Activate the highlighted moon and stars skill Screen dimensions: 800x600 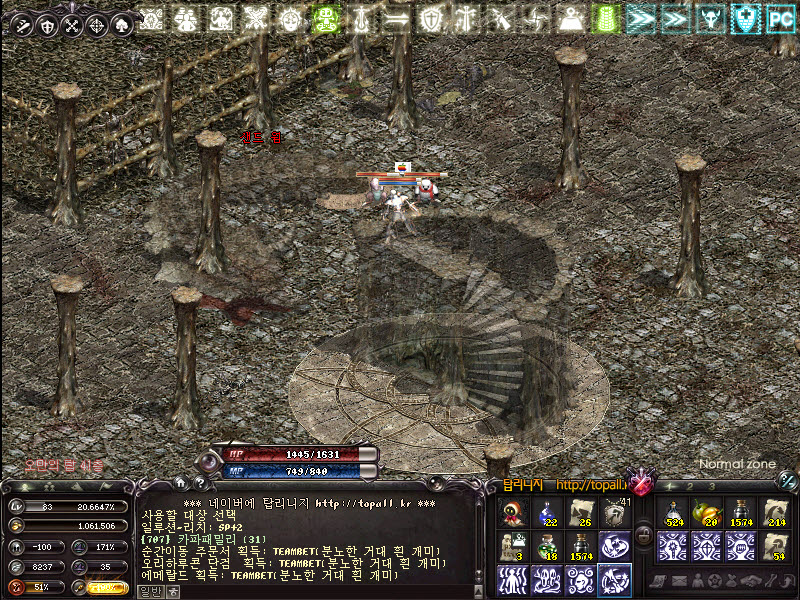click(613, 579)
